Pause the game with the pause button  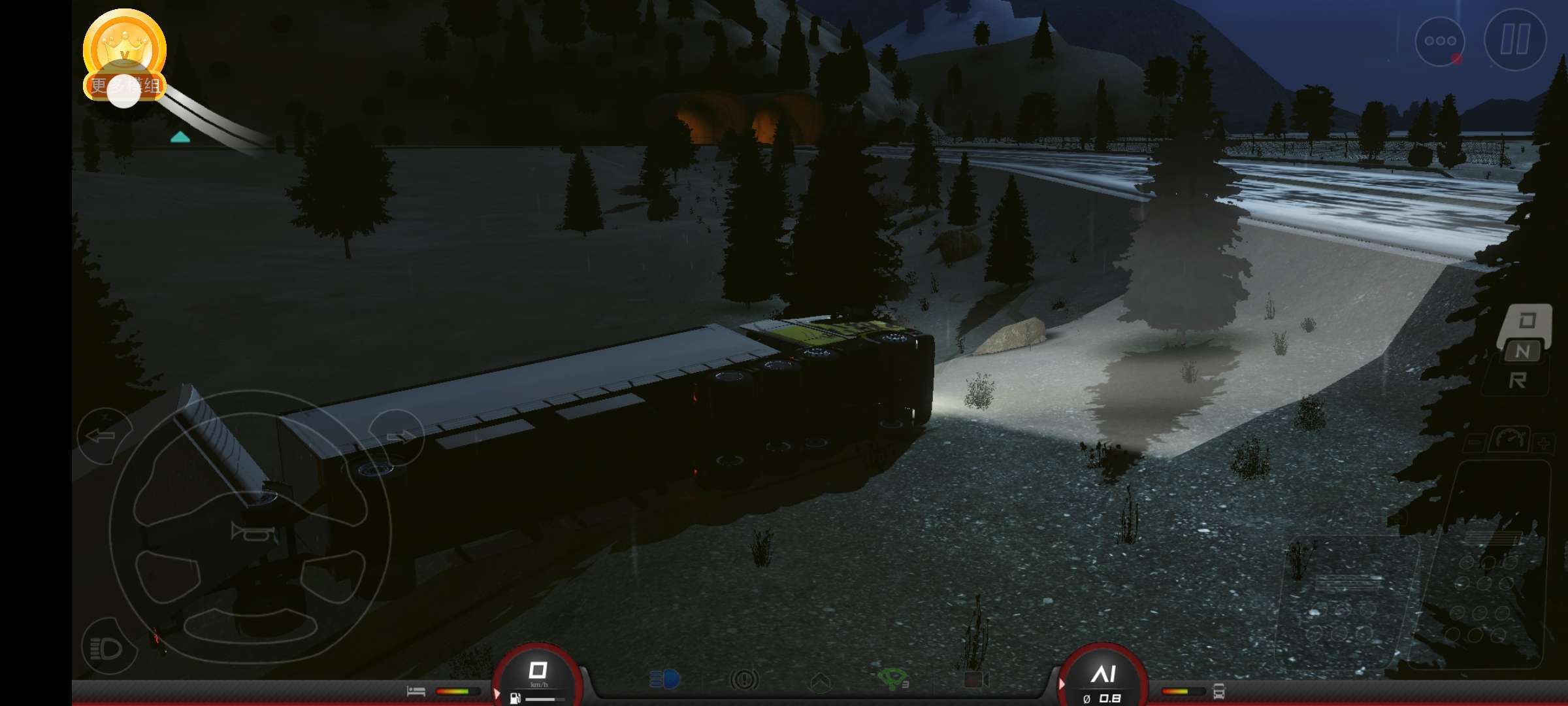coord(1515,39)
